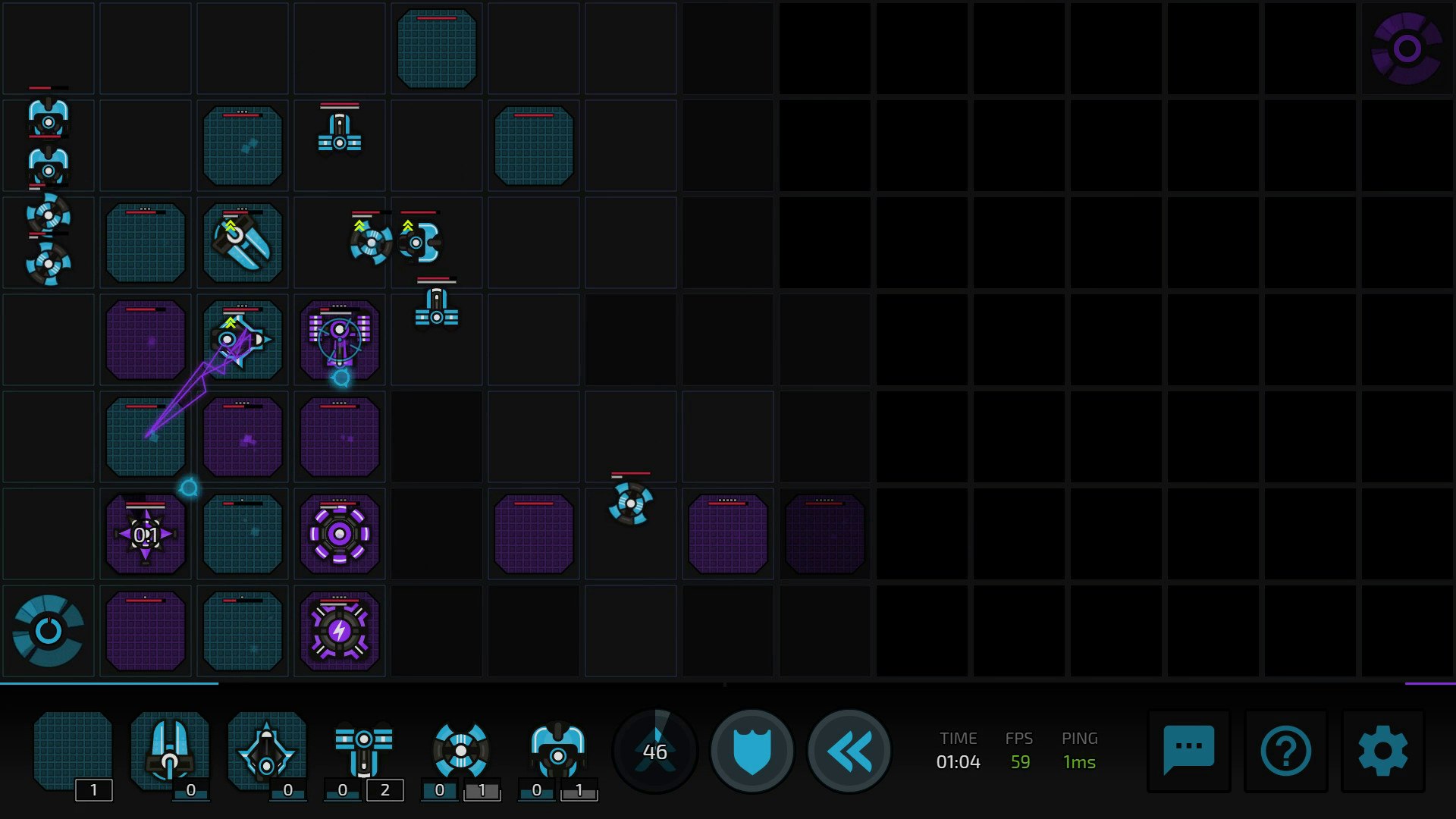The height and width of the screenshot is (819, 1456).
Task: Click the count box showing 2
Action: [385, 789]
